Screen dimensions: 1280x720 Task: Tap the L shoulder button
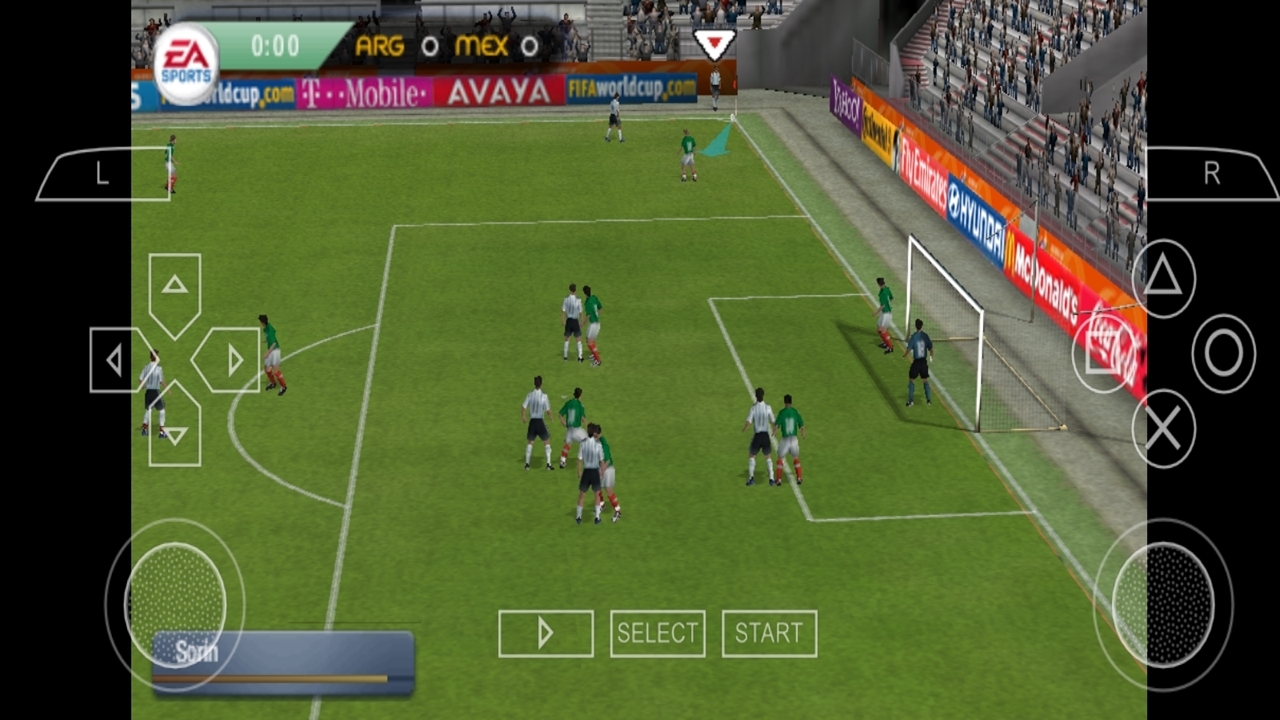(x=103, y=174)
